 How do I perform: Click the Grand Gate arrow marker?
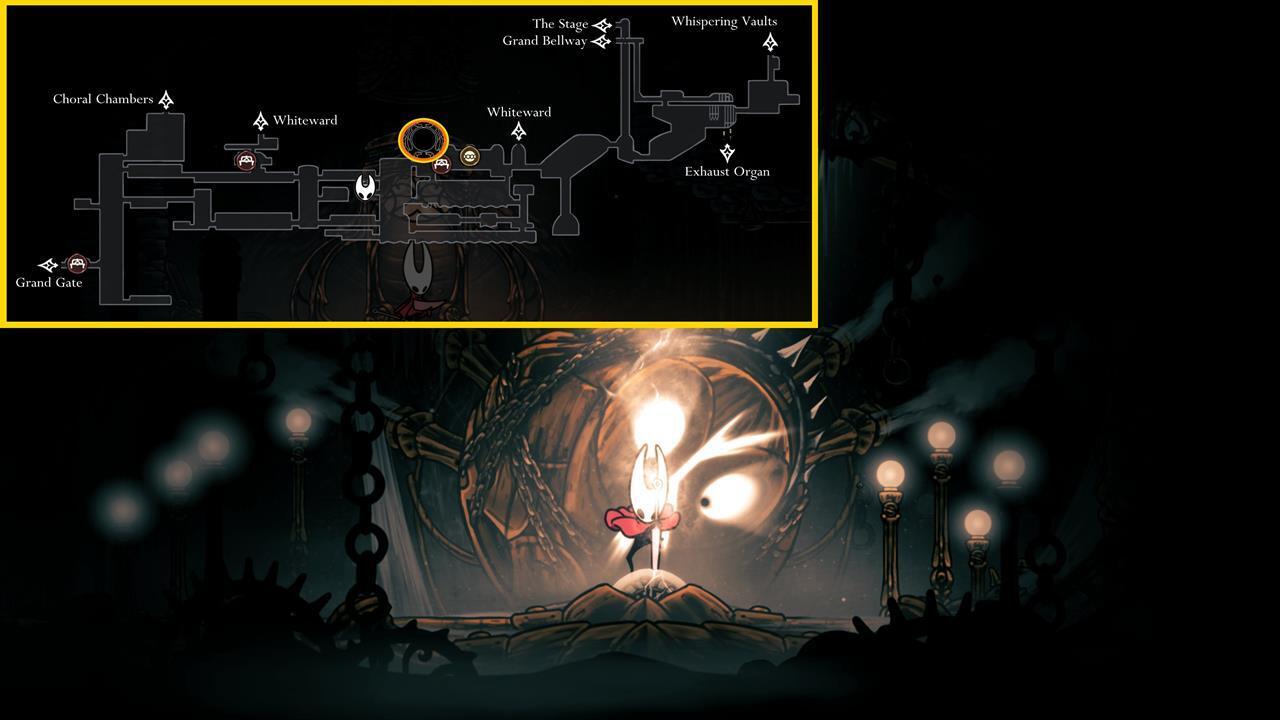coord(47,266)
